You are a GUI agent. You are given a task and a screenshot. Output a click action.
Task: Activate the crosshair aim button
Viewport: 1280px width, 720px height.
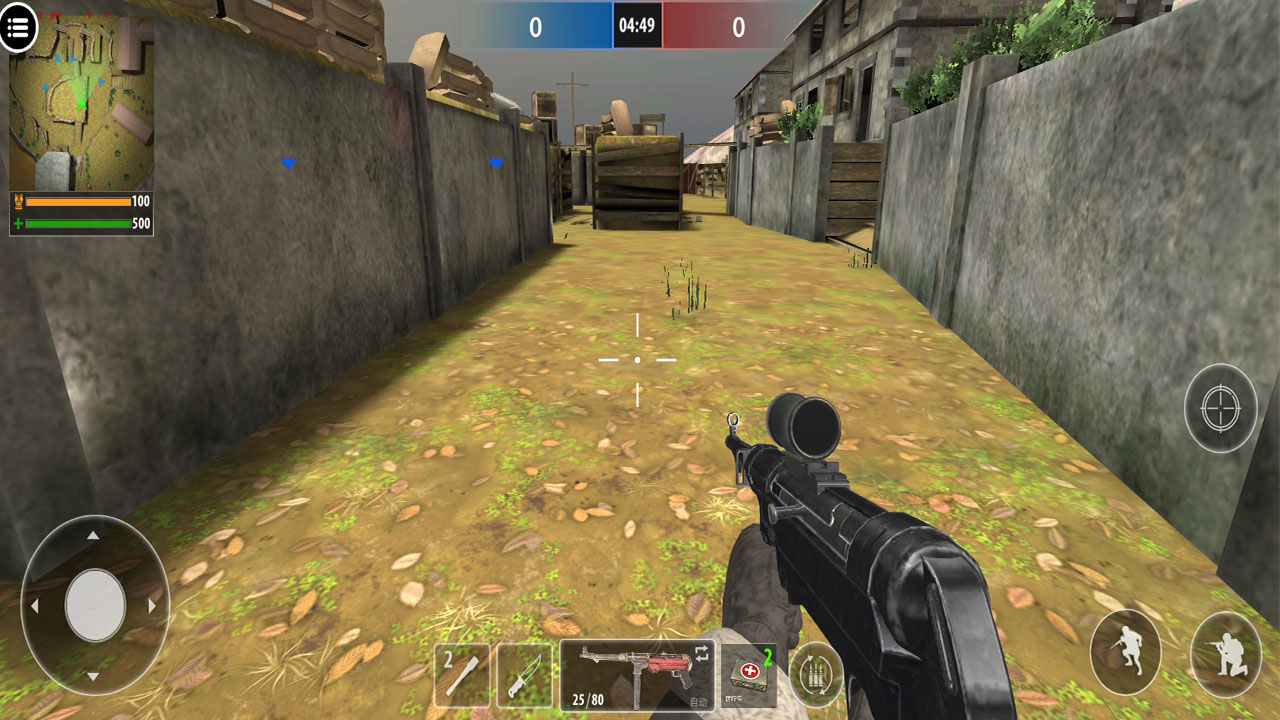point(1220,408)
